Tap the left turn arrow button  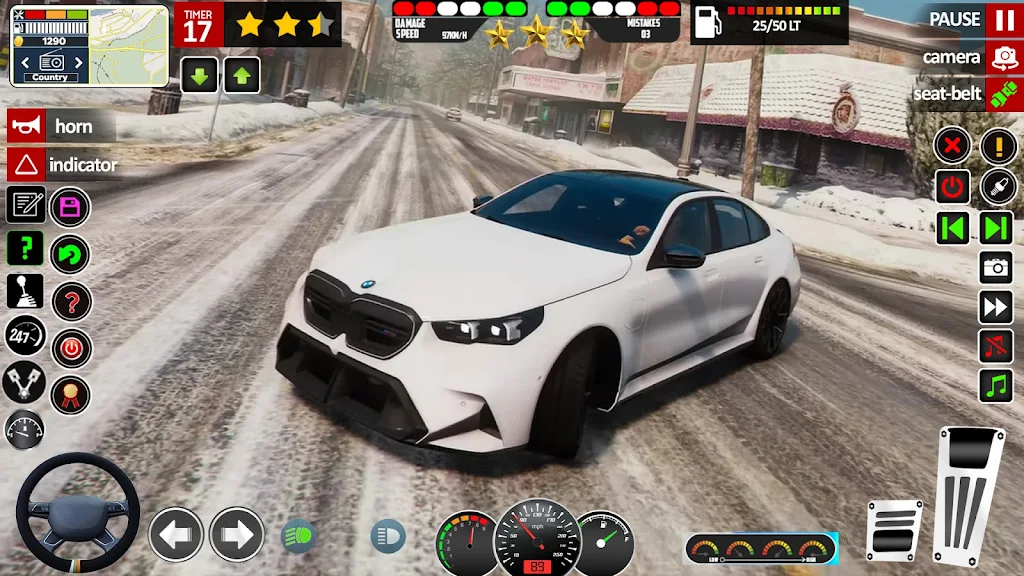(176, 534)
